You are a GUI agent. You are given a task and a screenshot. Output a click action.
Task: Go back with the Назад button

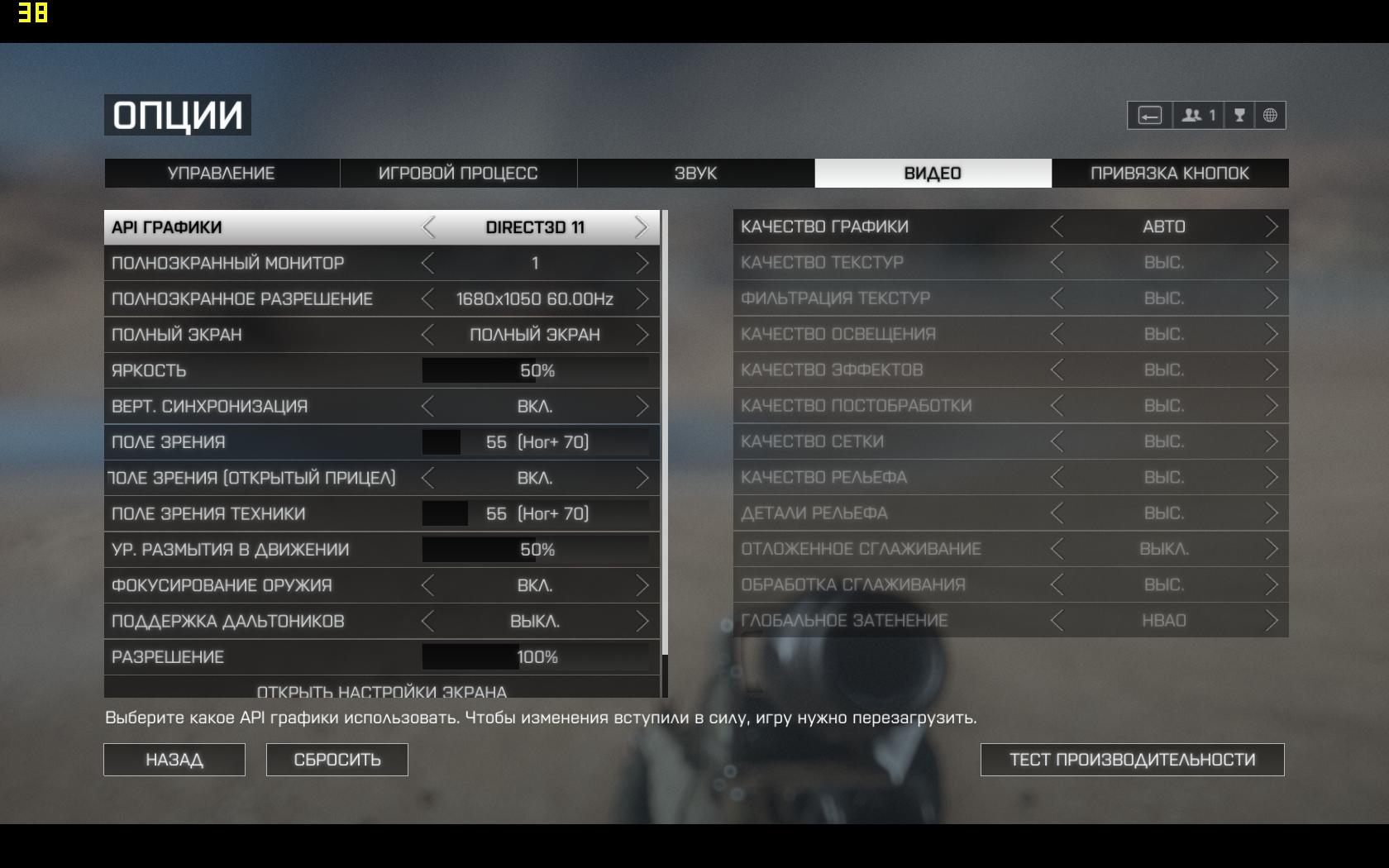pyautogui.click(x=174, y=760)
